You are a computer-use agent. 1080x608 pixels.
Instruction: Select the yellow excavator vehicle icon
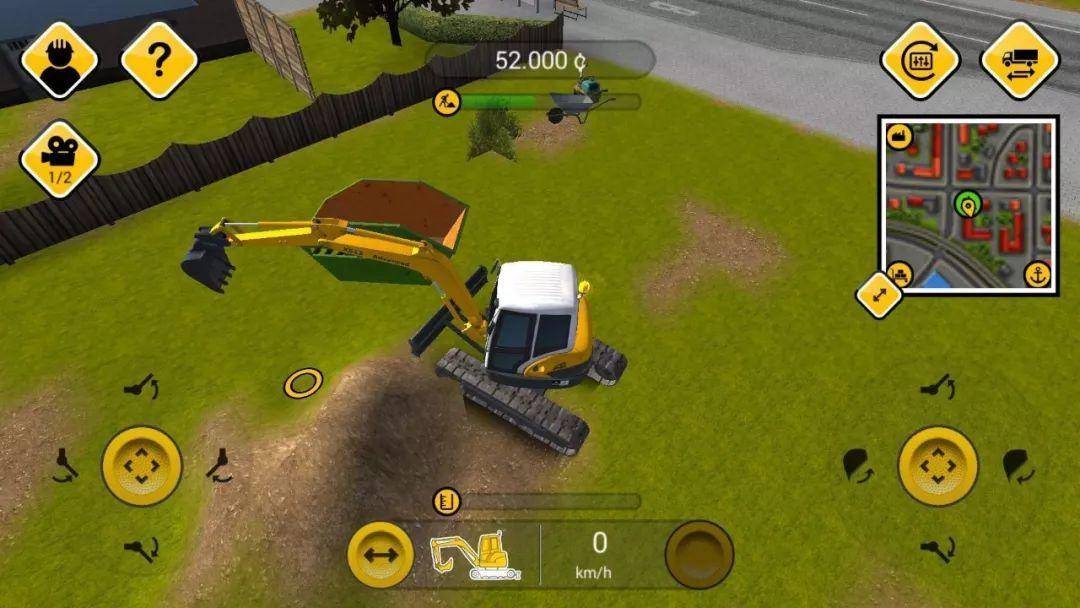point(476,555)
